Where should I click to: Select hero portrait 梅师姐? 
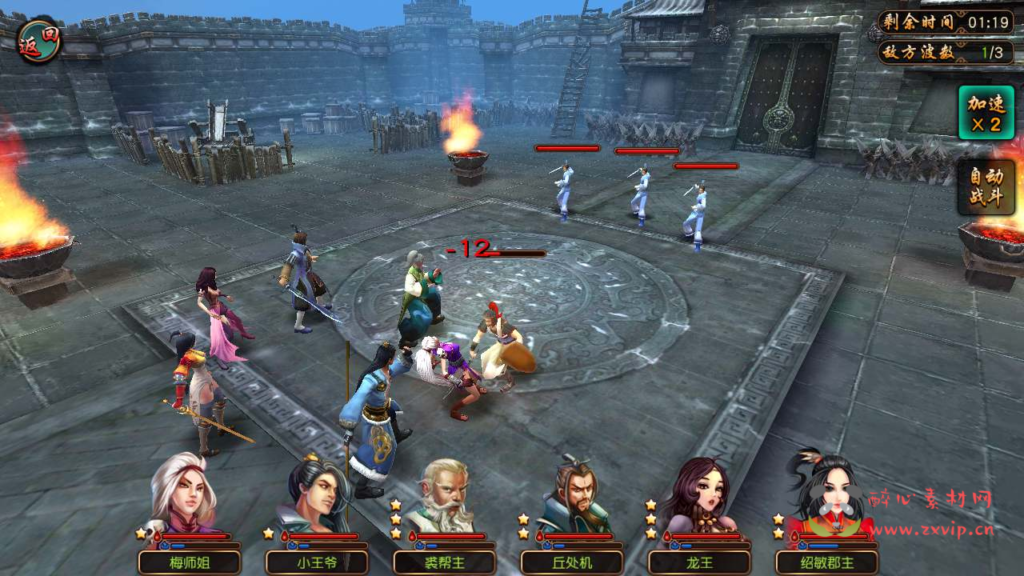click(184, 497)
